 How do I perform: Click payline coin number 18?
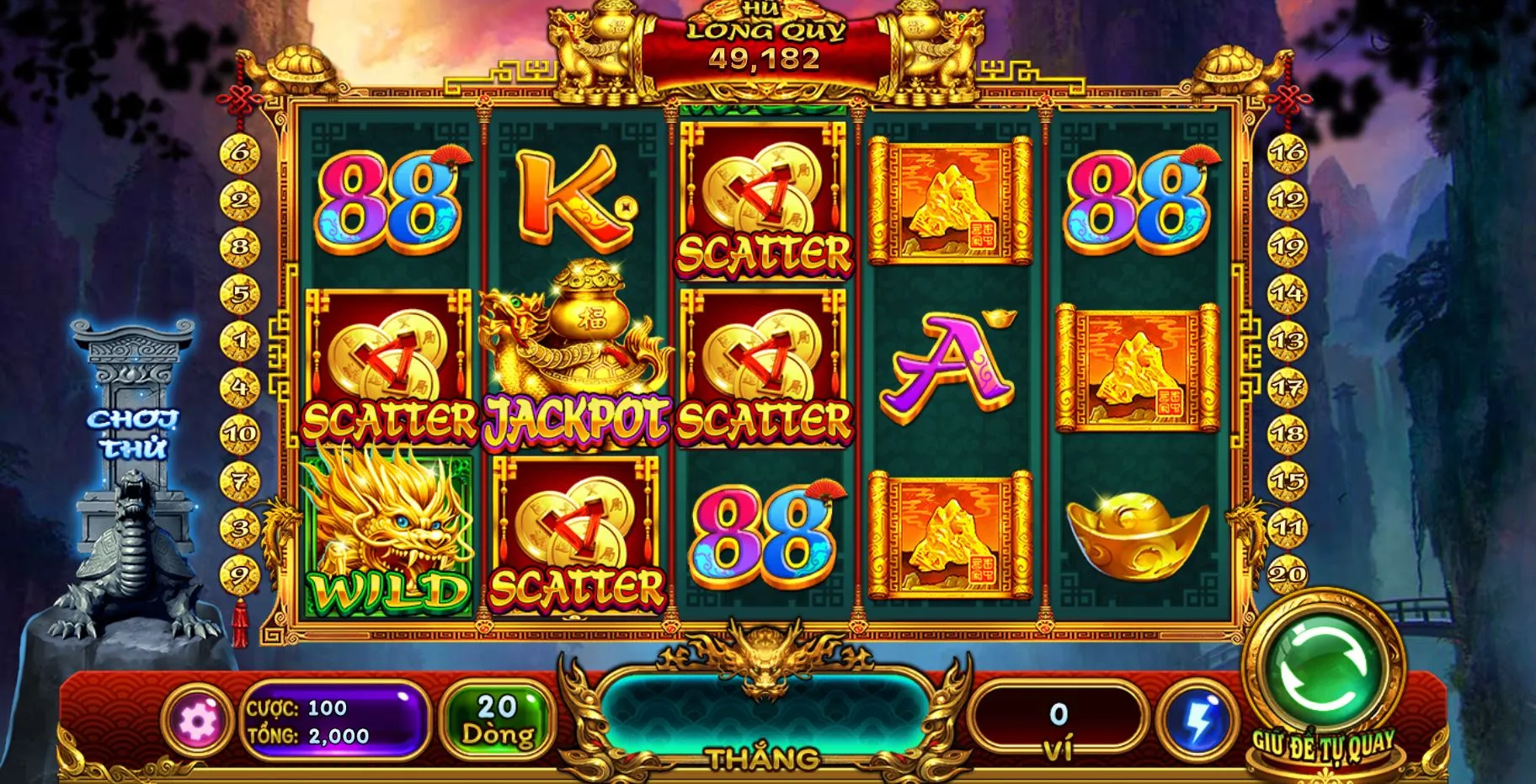[x=1287, y=435]
